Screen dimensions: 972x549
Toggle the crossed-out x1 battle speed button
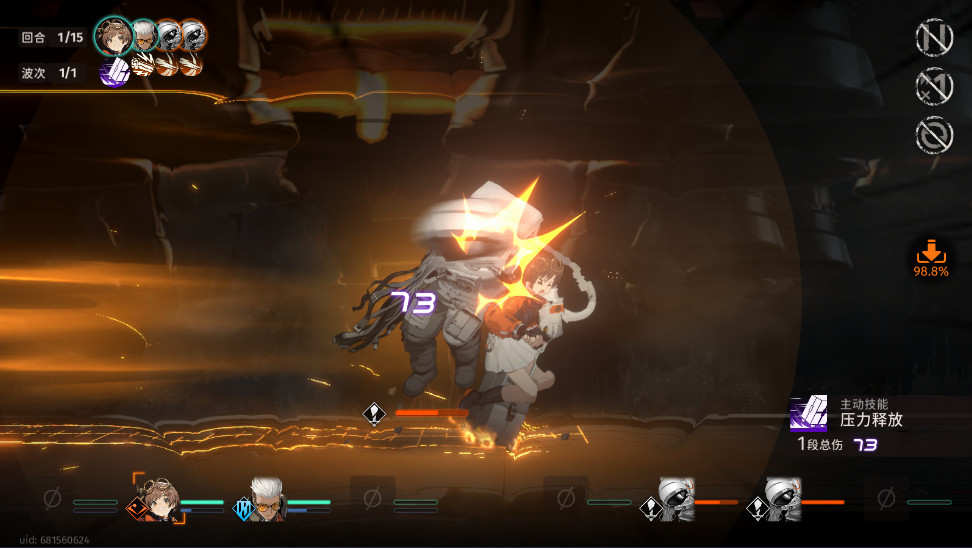point(934,87)
